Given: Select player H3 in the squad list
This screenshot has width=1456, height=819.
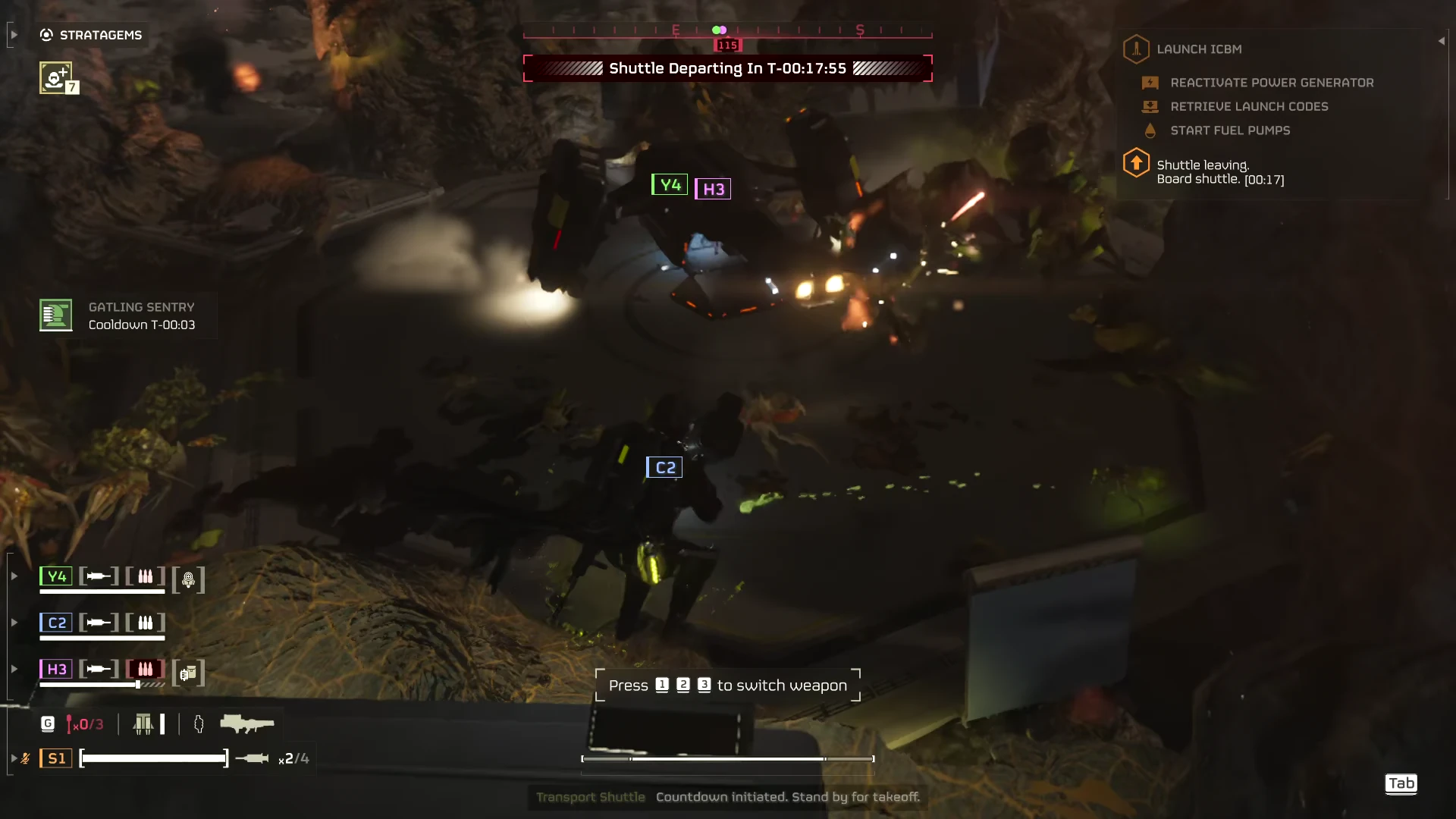Looking at the screenshot, I should 56,669.
